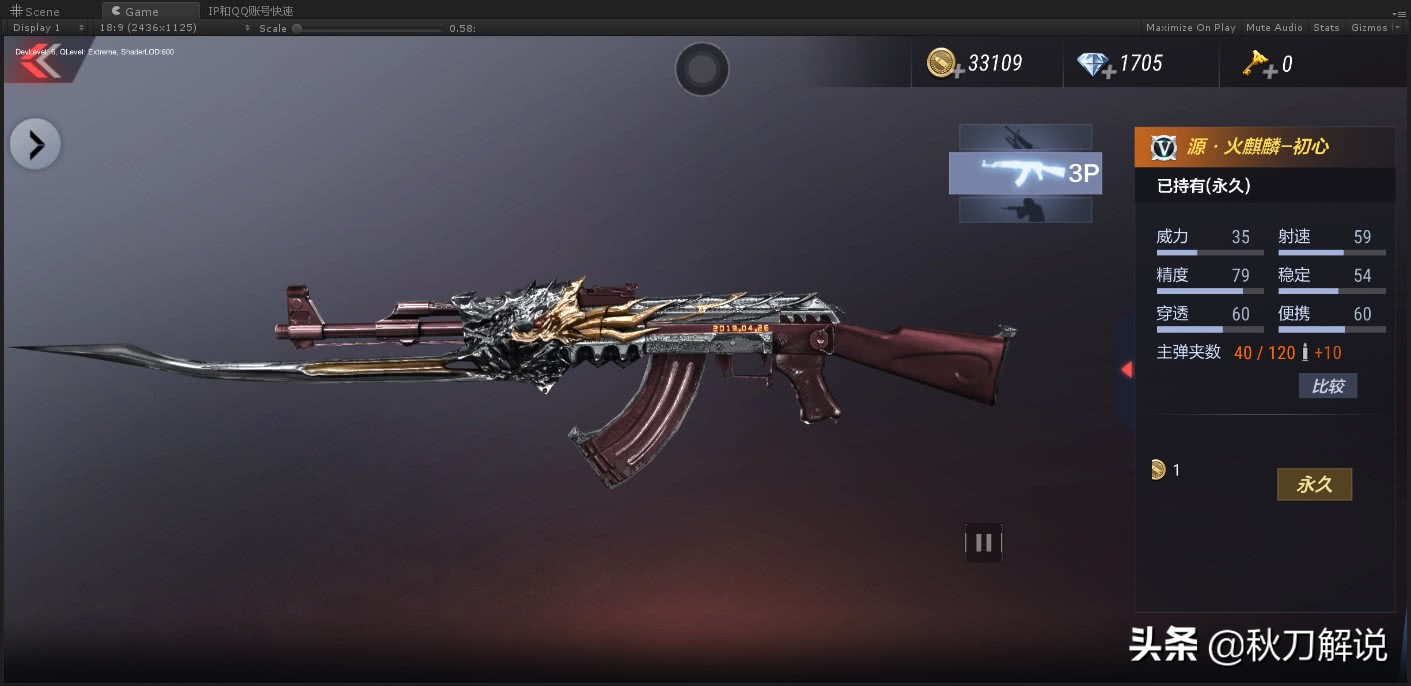Pause the weapon rotation preview

(983, 543)
